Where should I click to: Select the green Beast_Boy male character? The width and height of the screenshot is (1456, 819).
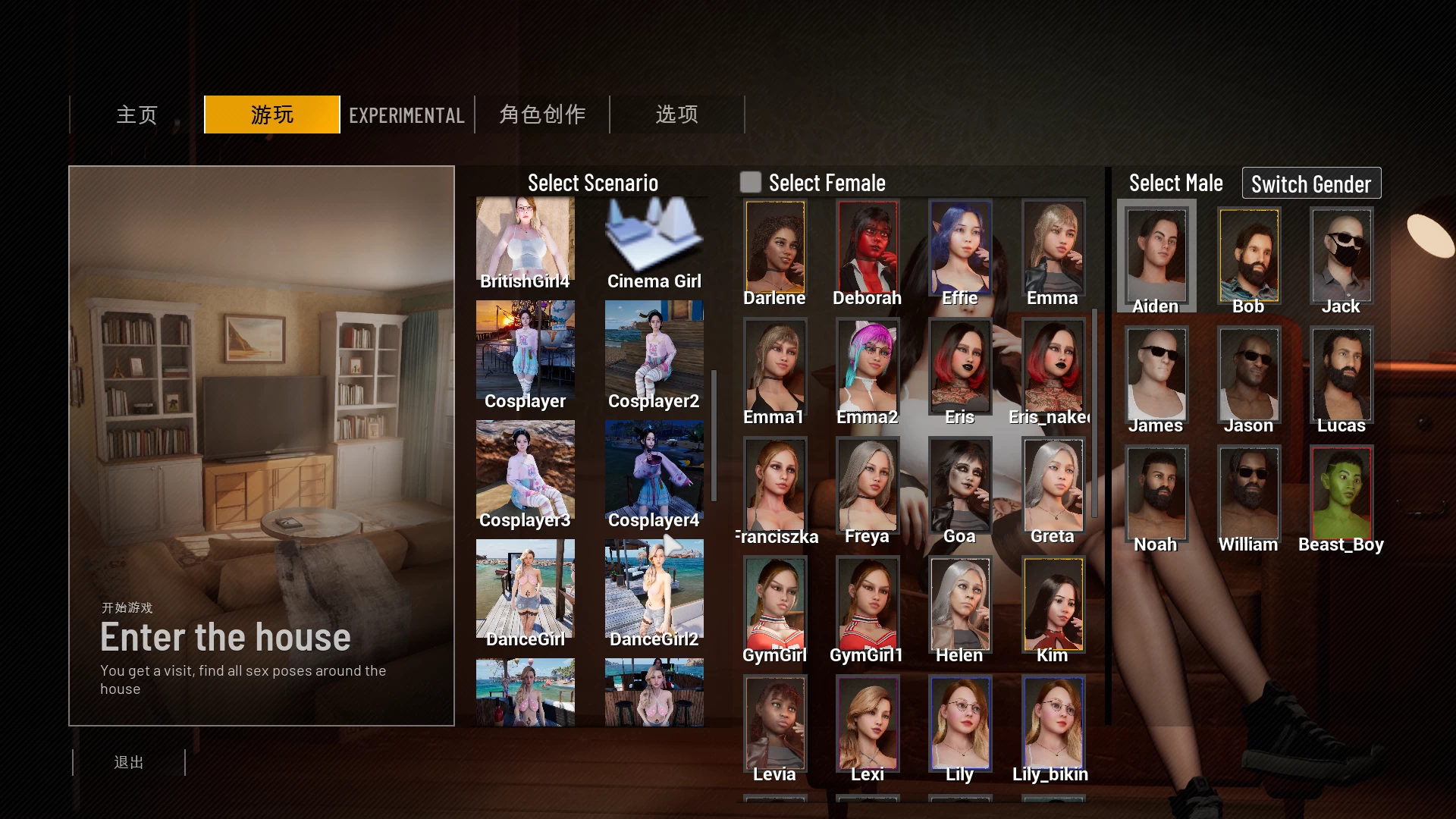point(1341,493)
